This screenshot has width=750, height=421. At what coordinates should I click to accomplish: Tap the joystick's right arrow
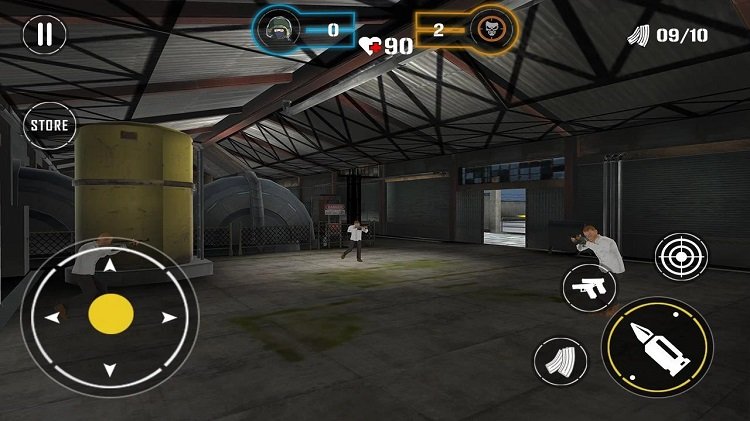point(168,317)
